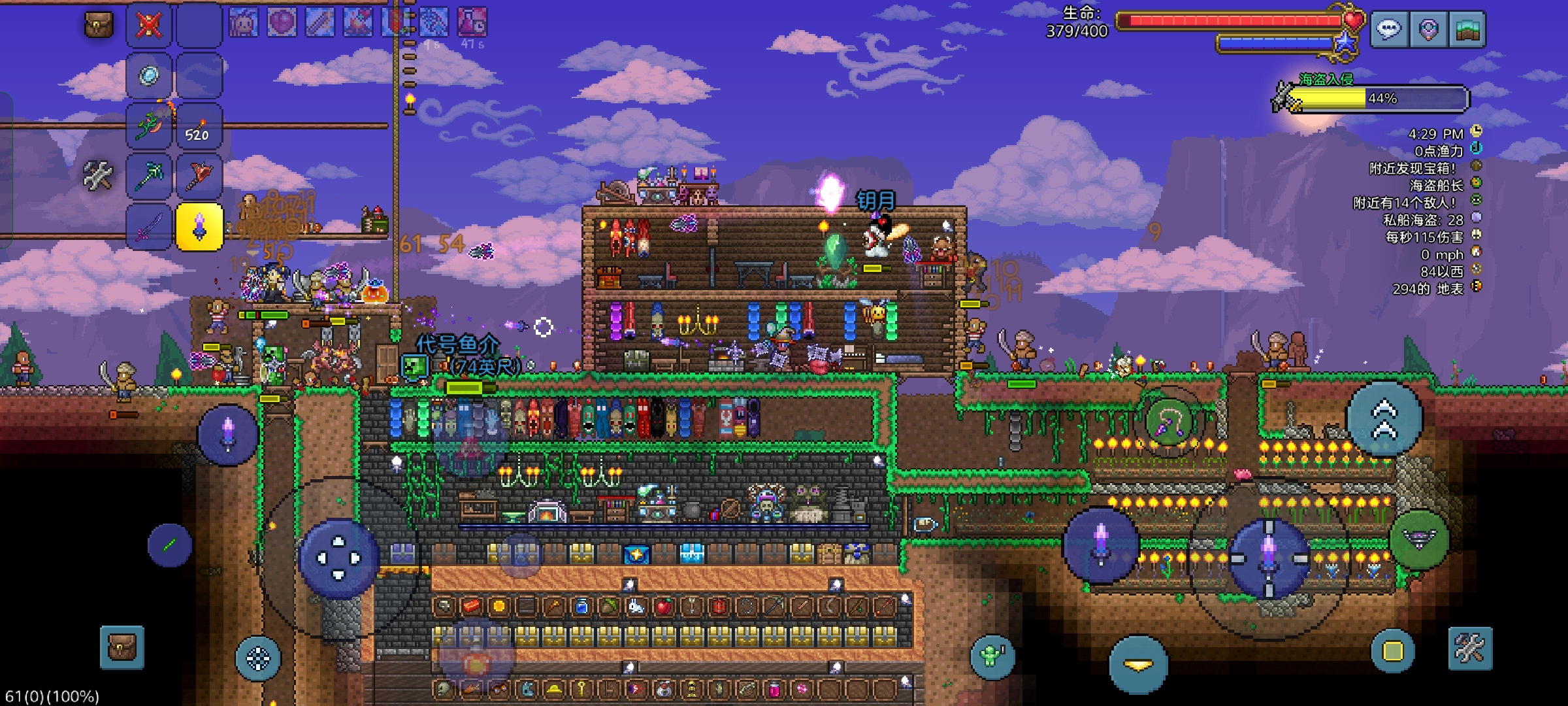Open the map pin button
1568x706 pixels.
(x=1428, y=29)
